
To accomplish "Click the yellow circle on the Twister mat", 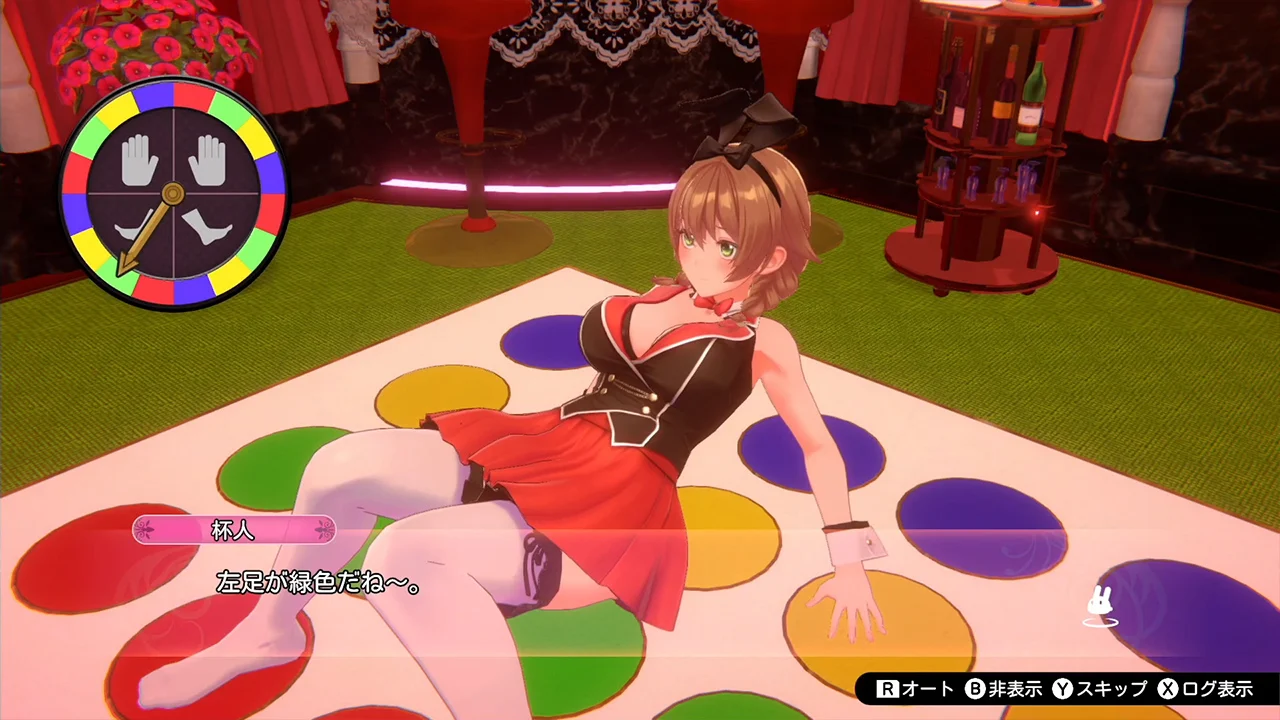I will pos(441,392).
